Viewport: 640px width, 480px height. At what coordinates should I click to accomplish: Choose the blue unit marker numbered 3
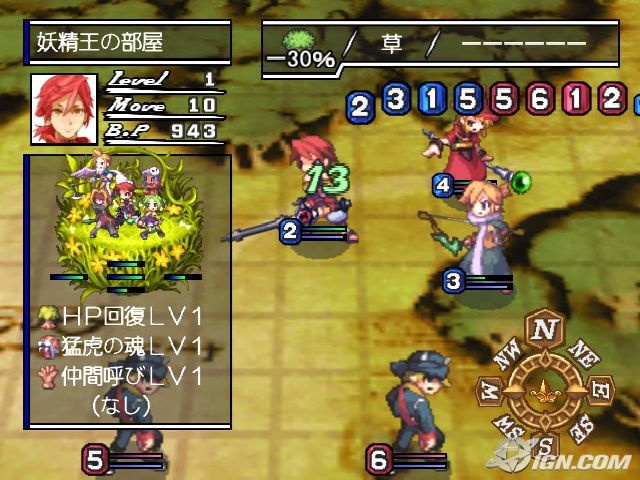point(453,280)
